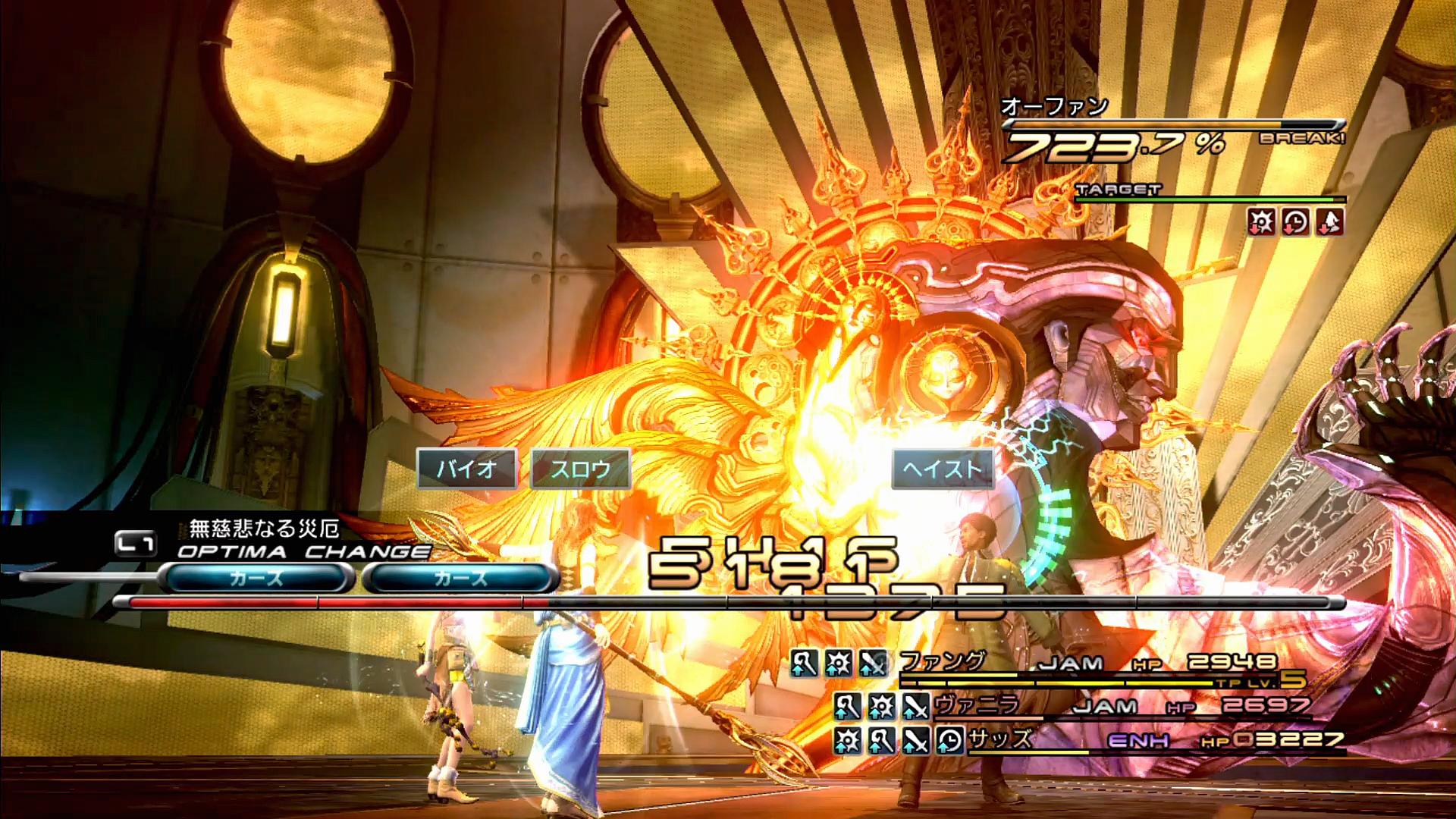This screenshot has height=819, width=1456.
Task: Select the バイオ ability label
Action: (466, 469)
